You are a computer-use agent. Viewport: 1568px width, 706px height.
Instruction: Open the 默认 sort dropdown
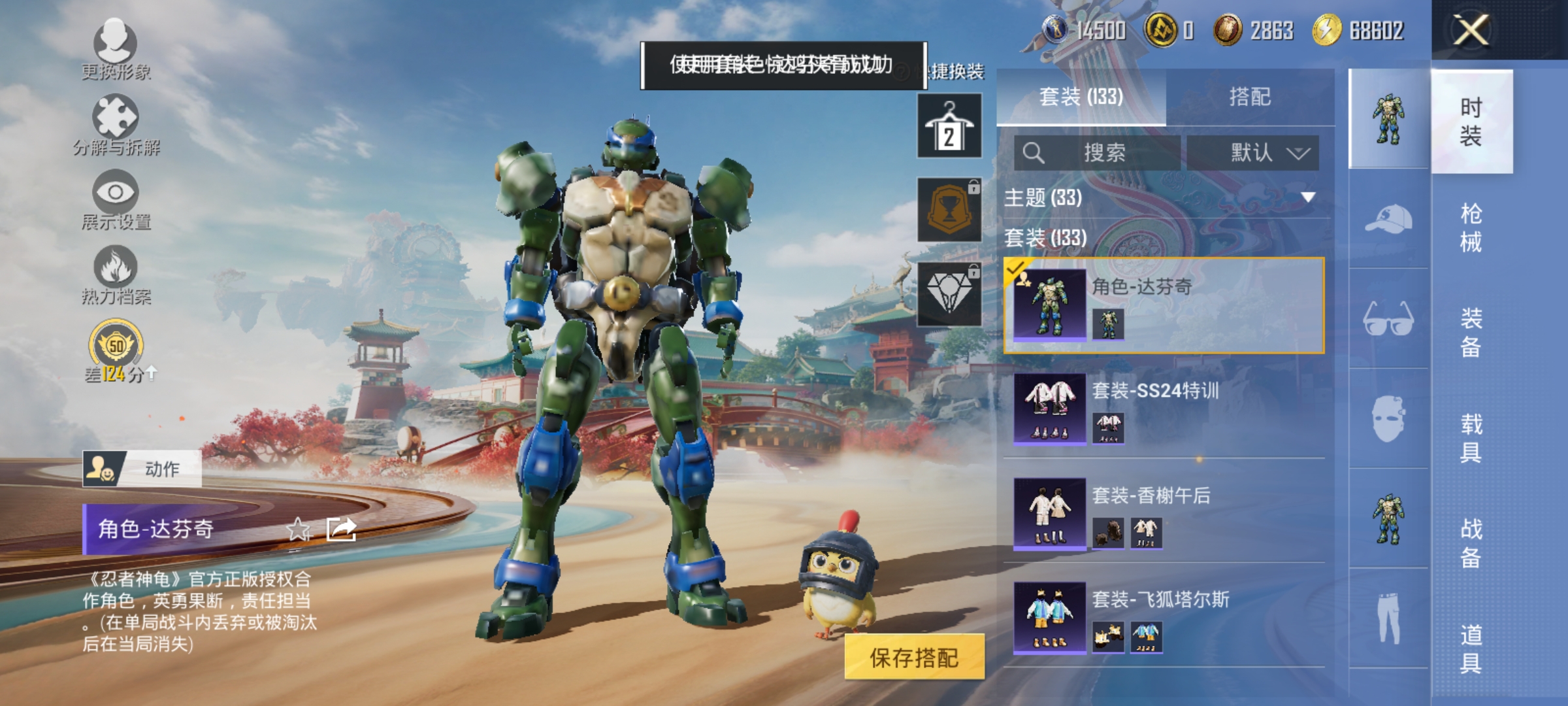(x=1254, y=152)
